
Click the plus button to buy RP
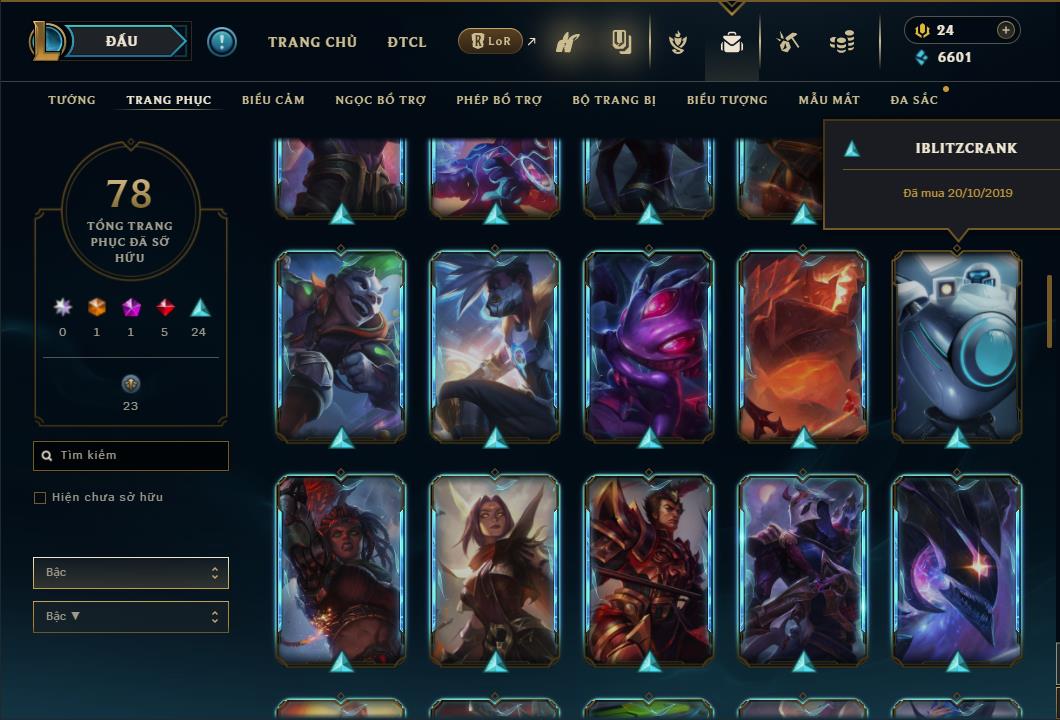tap(1006, 30)
